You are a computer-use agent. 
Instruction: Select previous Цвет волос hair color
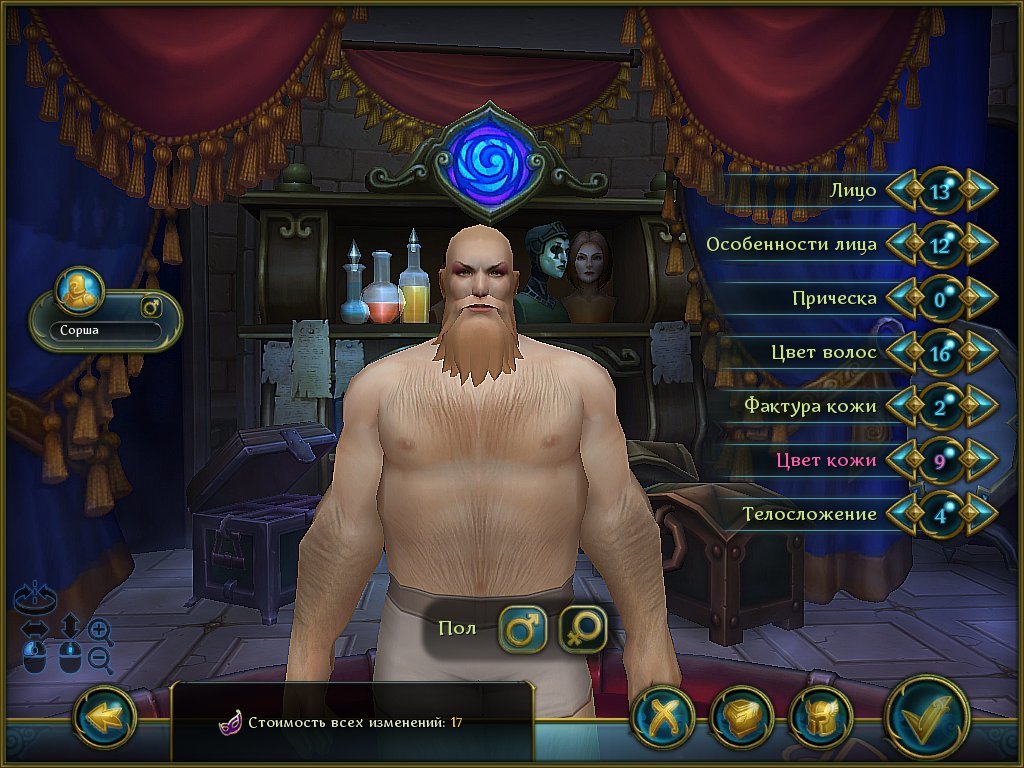pyautogui.click(x=903, y=352)
